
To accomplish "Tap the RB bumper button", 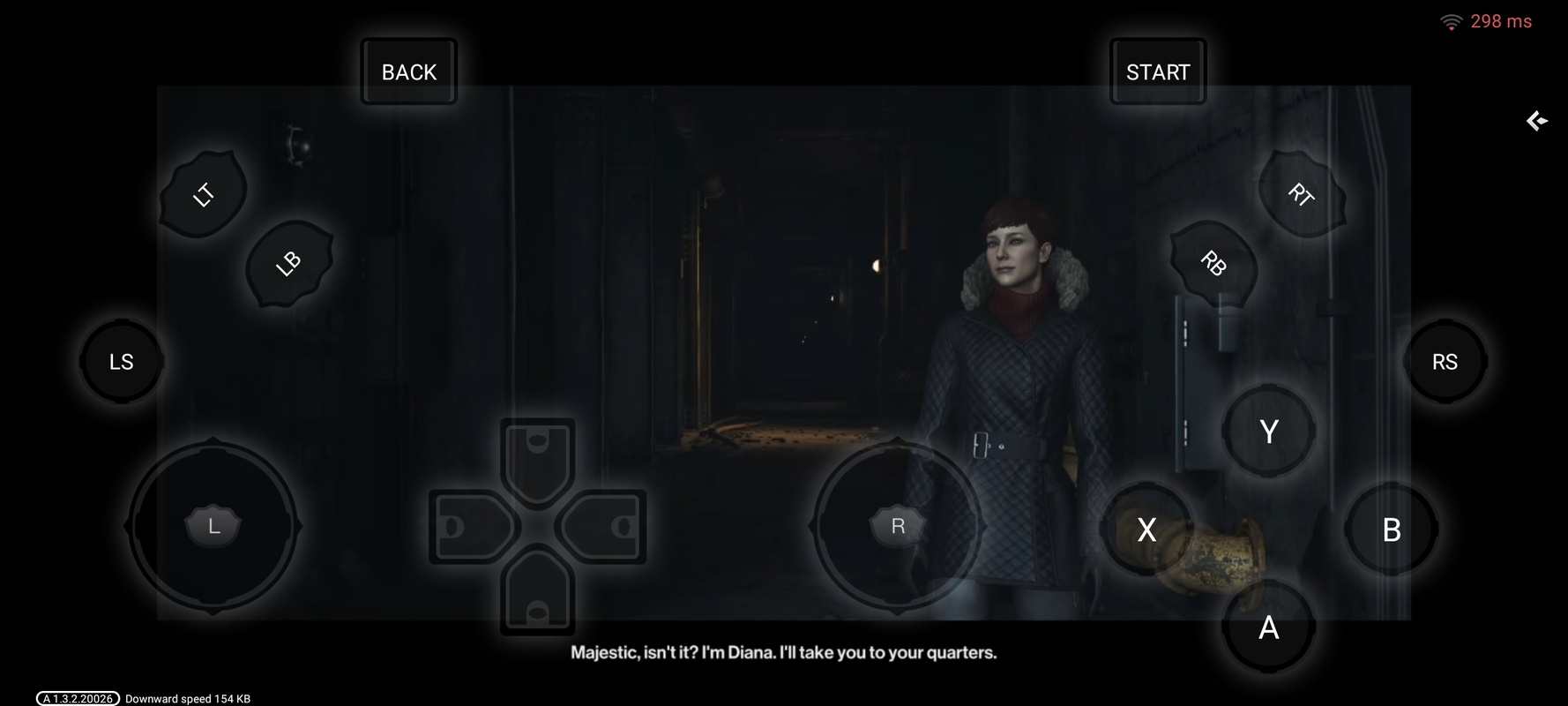I will click(1213, 263).
